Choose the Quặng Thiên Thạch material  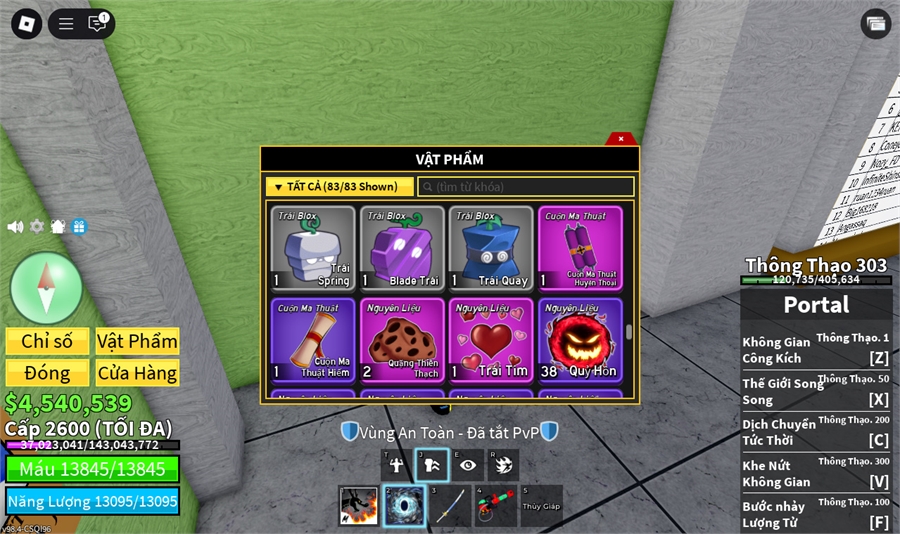pos(402,340)
